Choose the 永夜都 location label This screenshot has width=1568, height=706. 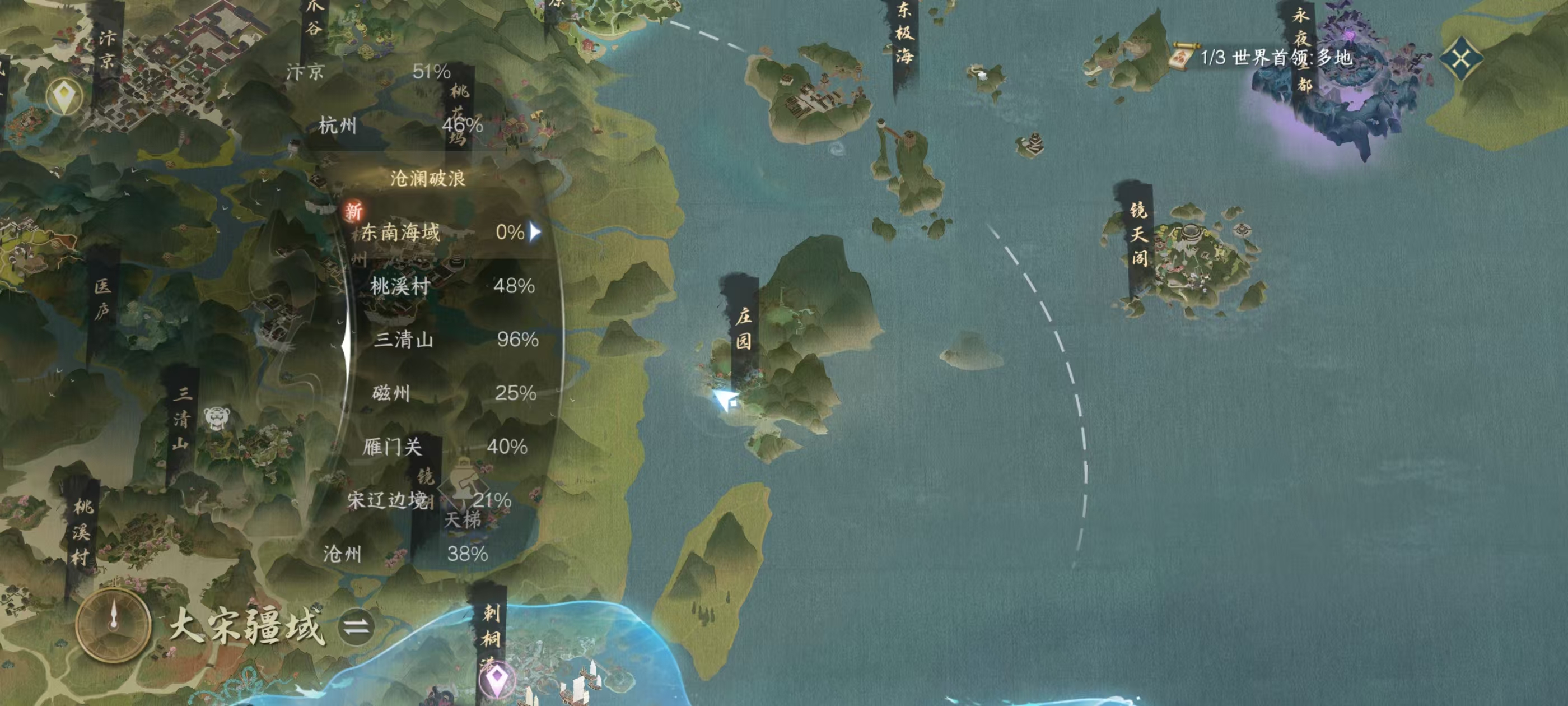tap(1301, 49)
